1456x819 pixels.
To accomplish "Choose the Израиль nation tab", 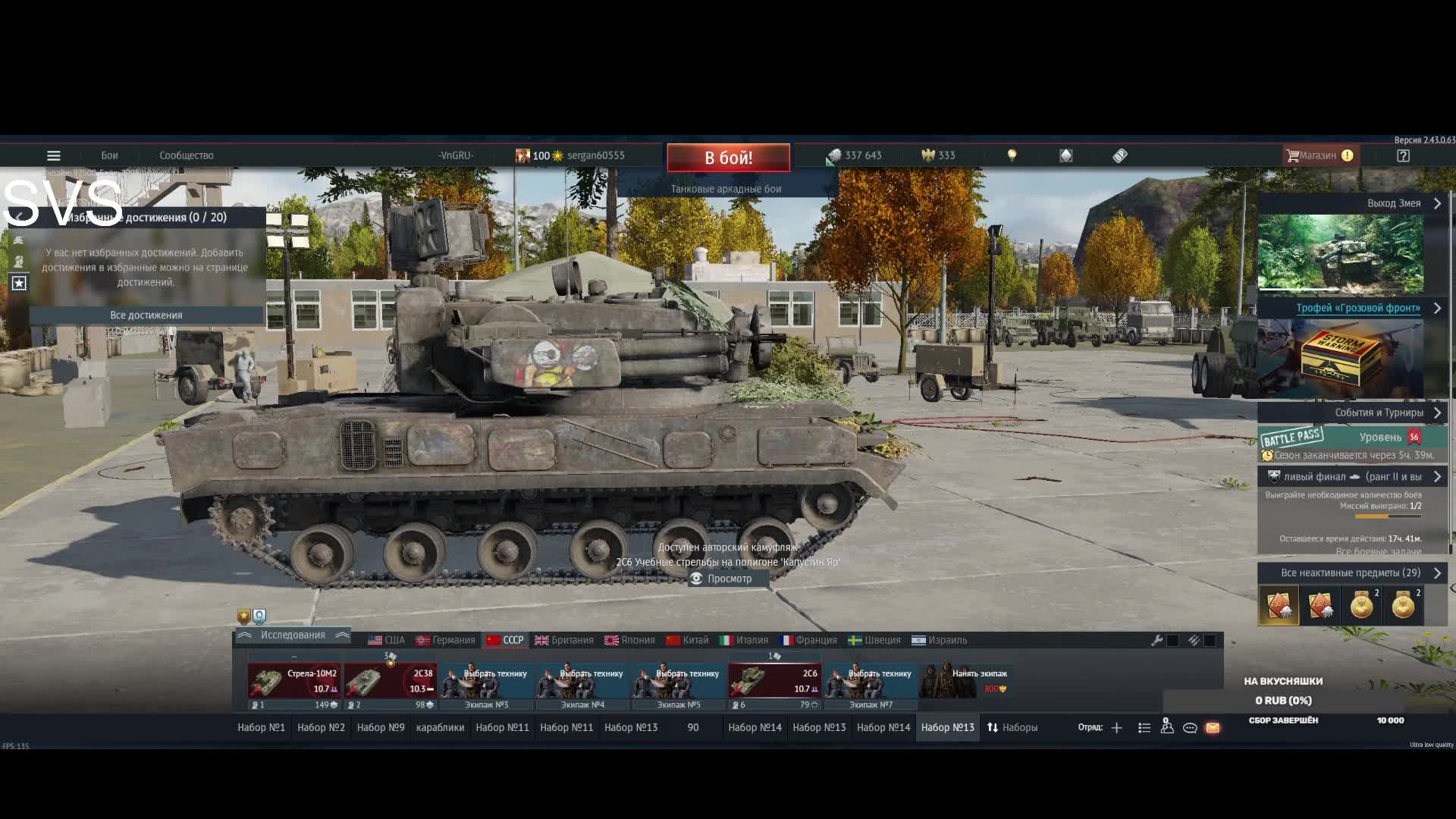I will 939,640.
